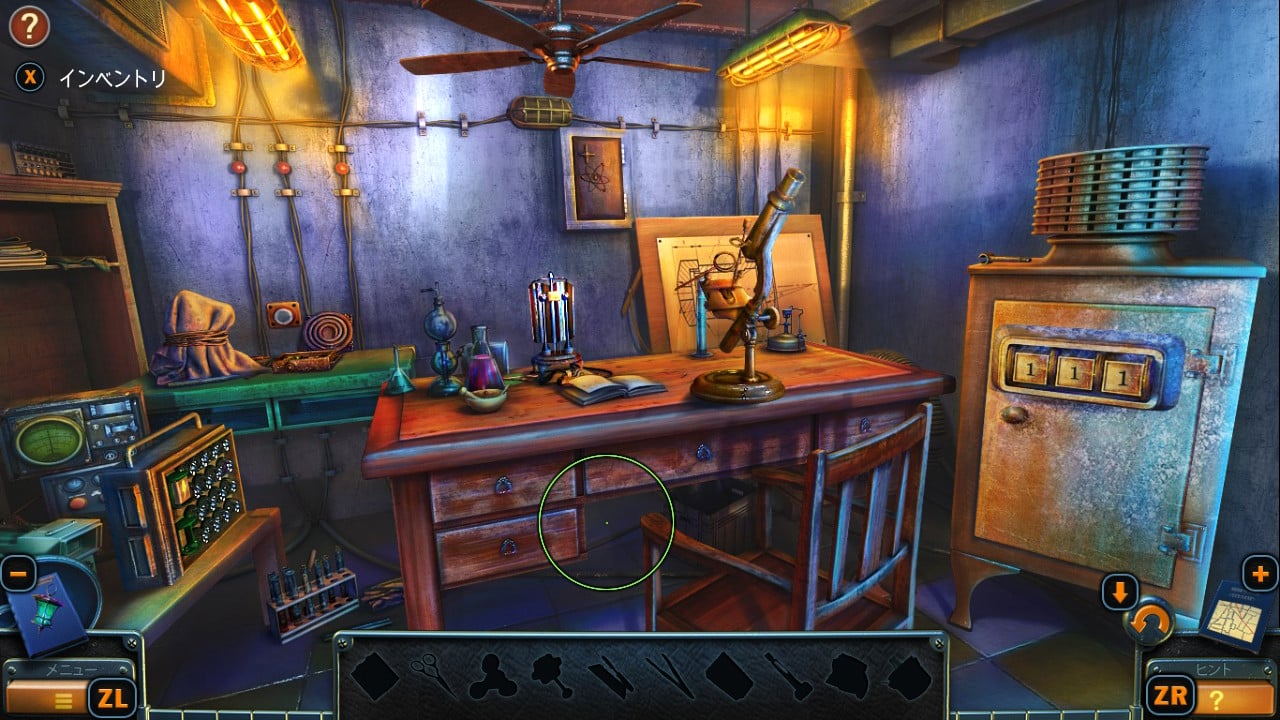Select the tweezers silhouette in the item bar
This screenshot has height=720, width=1280.
click(669, 676)
